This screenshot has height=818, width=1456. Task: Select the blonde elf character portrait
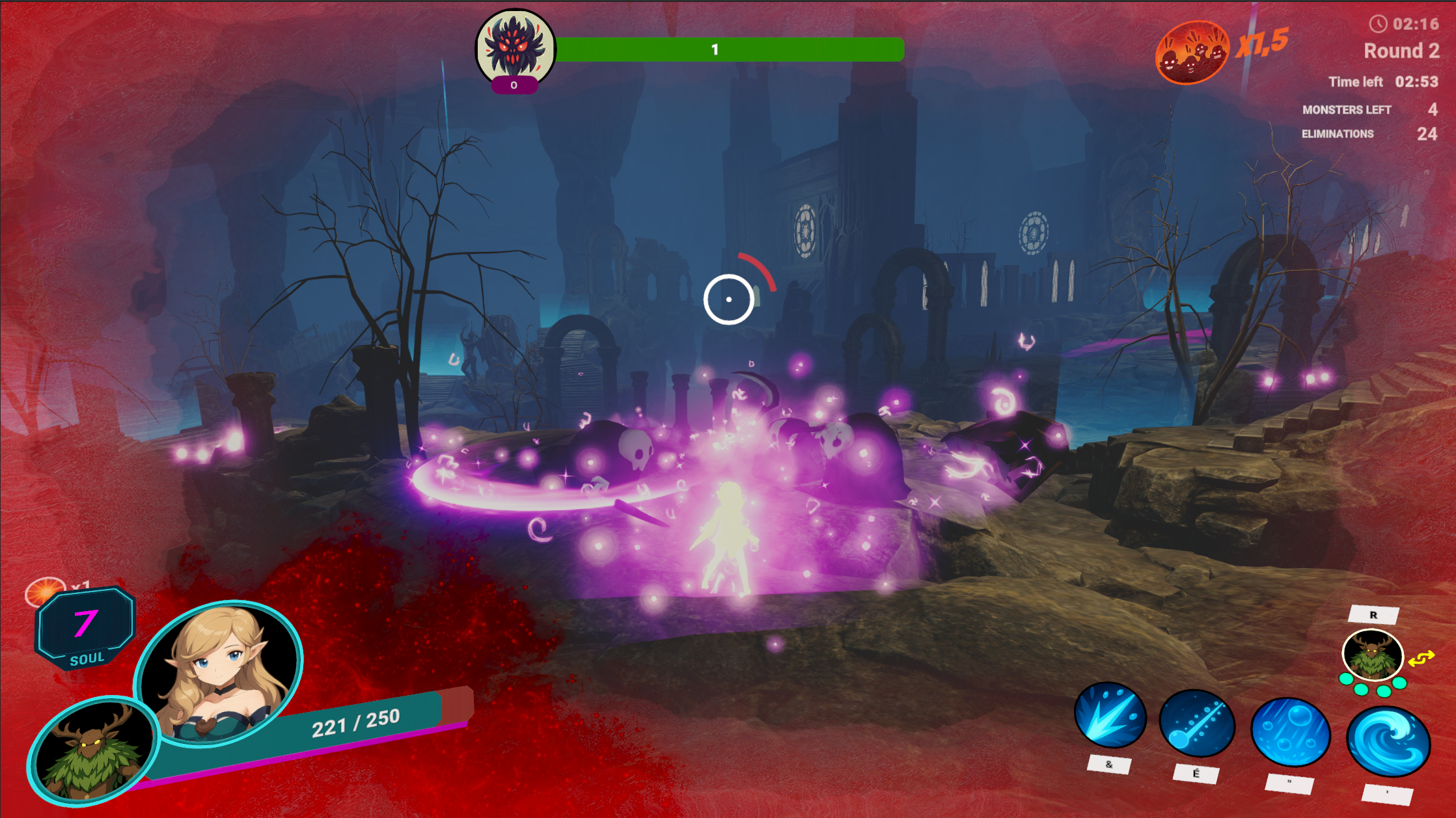click(219, 672)
